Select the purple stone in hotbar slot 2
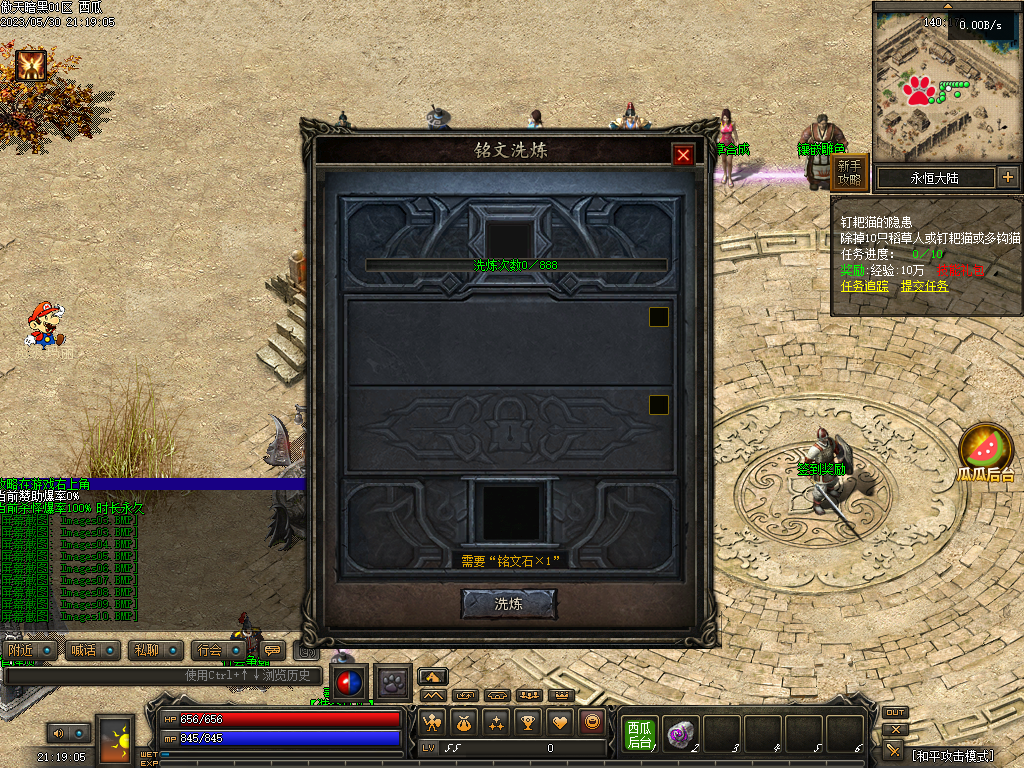Image resolution: width=1024 pixels, height=768 pixels. [681, 734]
